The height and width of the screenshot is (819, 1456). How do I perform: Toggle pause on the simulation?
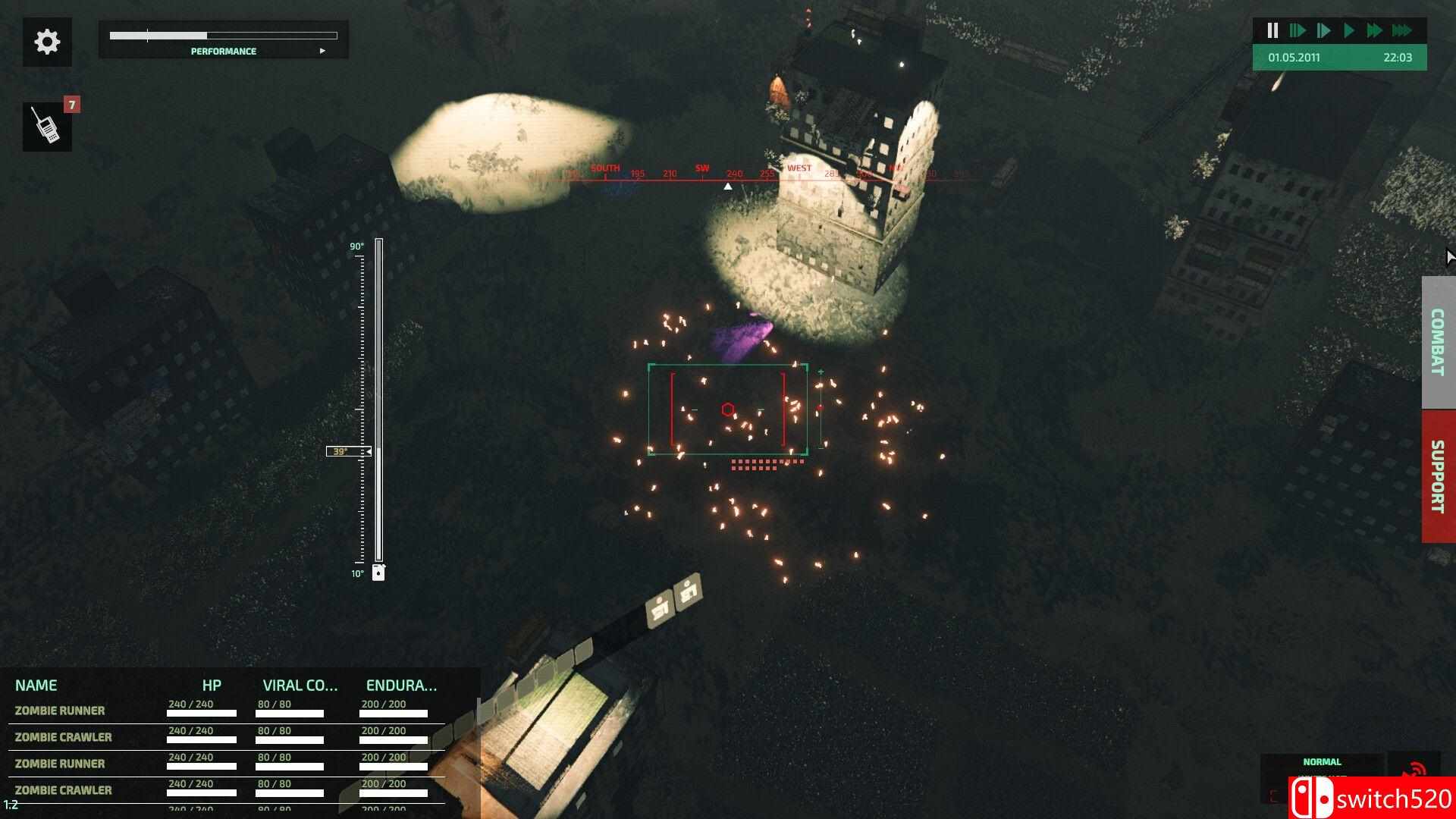(1272, 30)
